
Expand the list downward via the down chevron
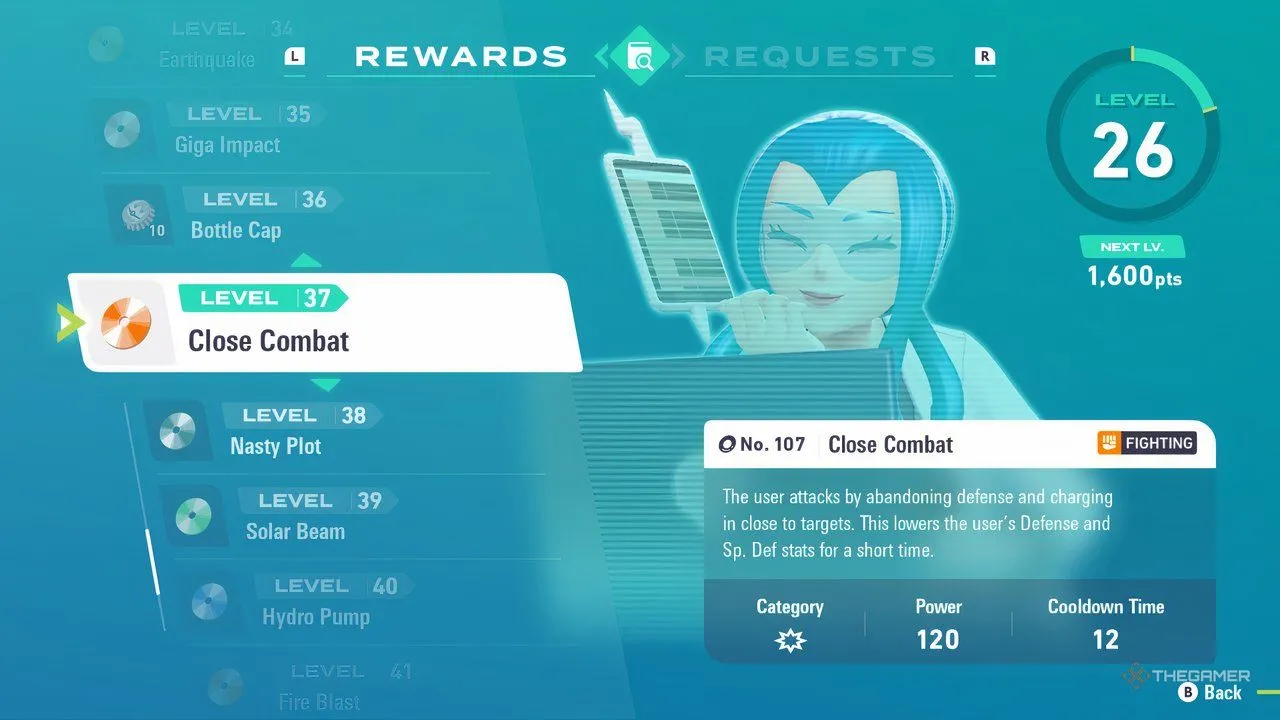pyautogui.click(x=327, y=384)
